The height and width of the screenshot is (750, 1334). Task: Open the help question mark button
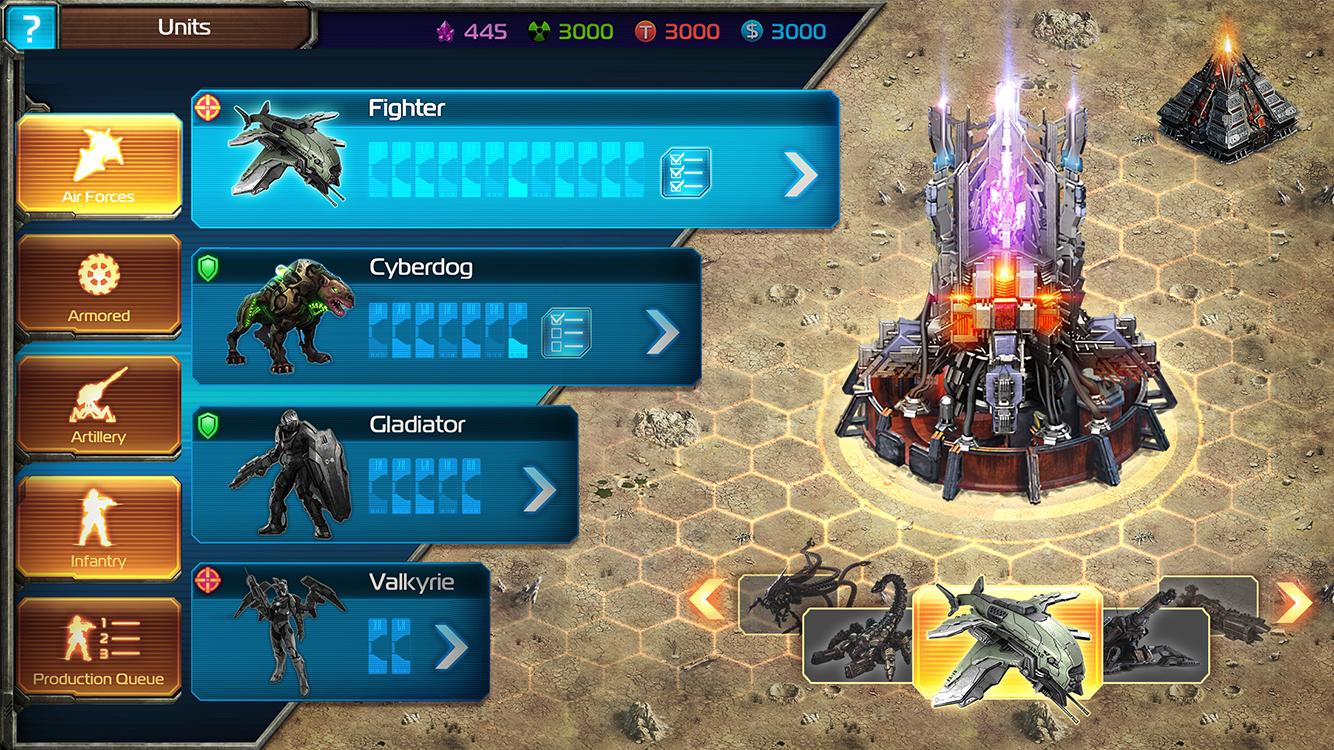(x=30, y=28)
